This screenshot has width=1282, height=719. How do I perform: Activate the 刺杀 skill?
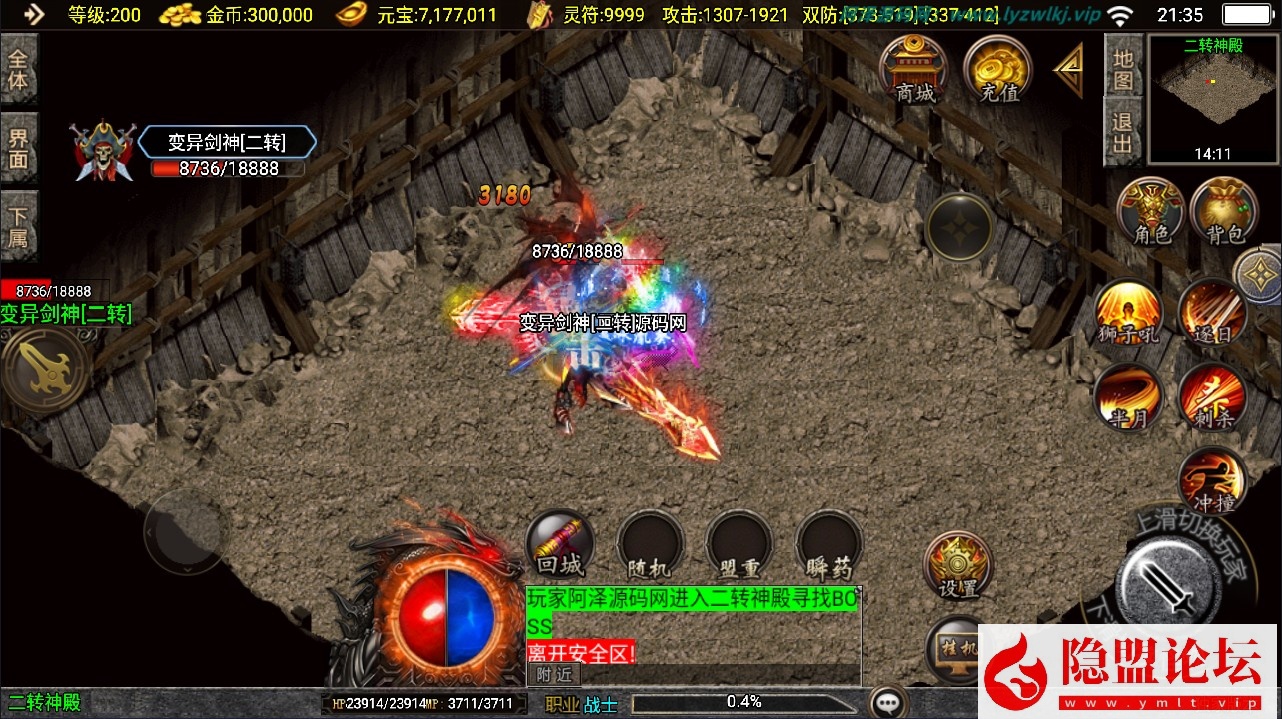(1212, 396)
